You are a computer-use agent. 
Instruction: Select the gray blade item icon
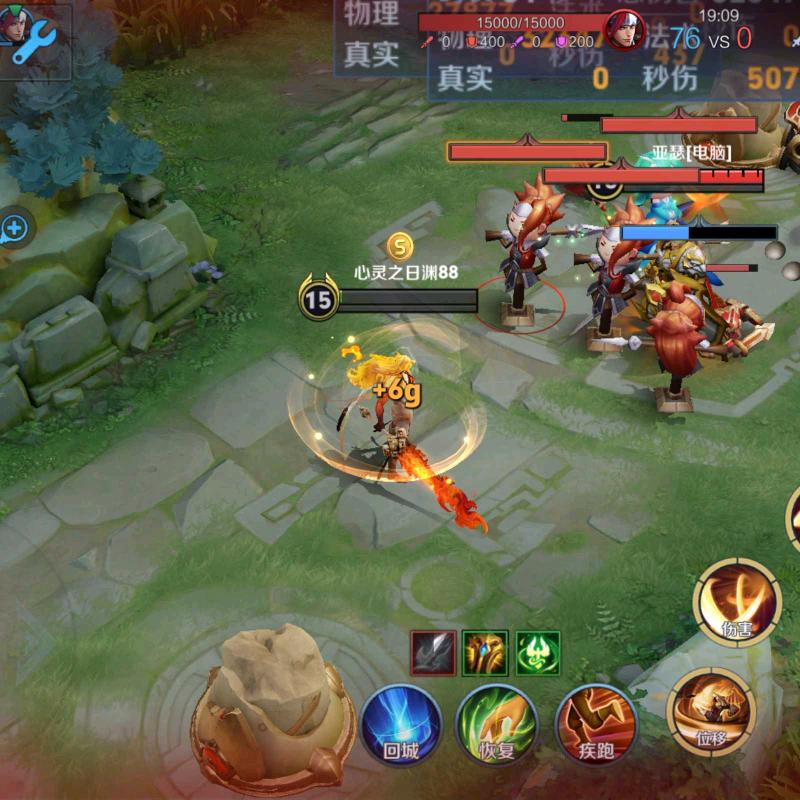pyautogui.click(x=433, y=653)
